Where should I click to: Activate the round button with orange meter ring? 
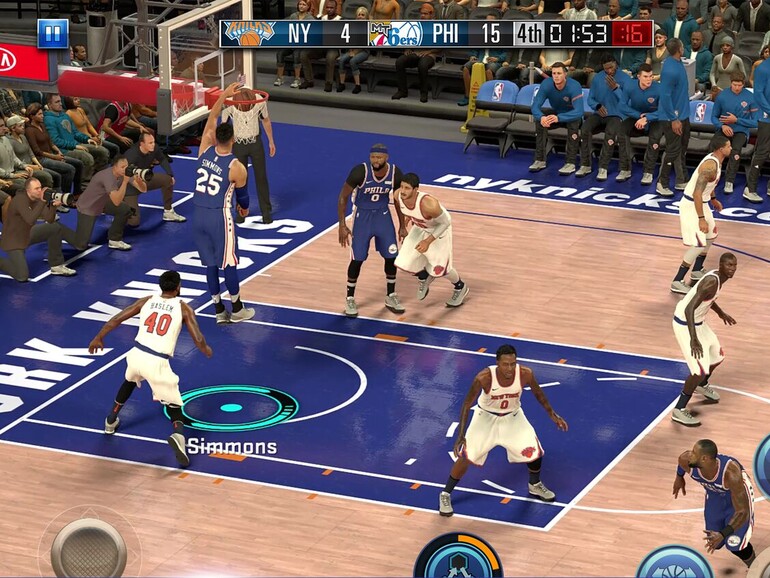[x=458, y=558]
